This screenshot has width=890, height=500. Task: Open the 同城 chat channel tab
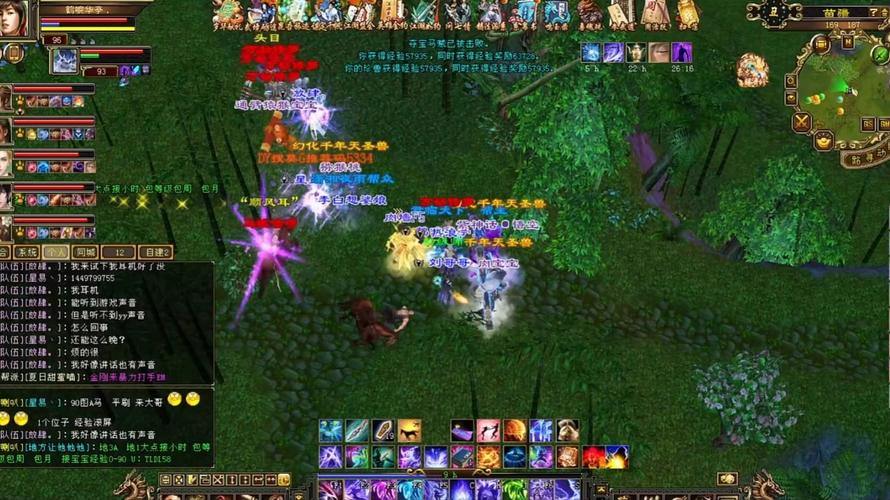[85, 252]
